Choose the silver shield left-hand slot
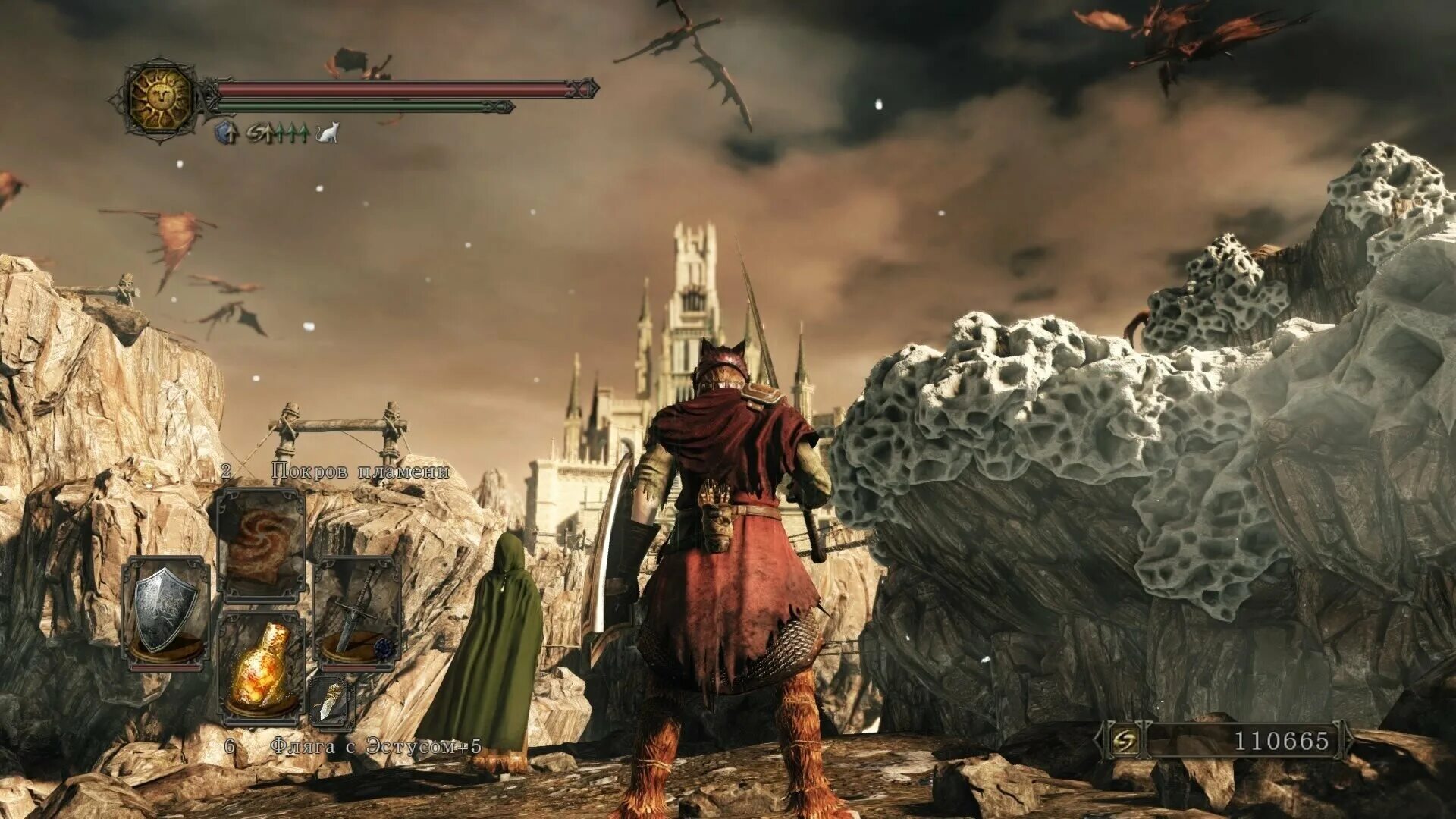1456x819 pixels. click(x=166, y=613)
